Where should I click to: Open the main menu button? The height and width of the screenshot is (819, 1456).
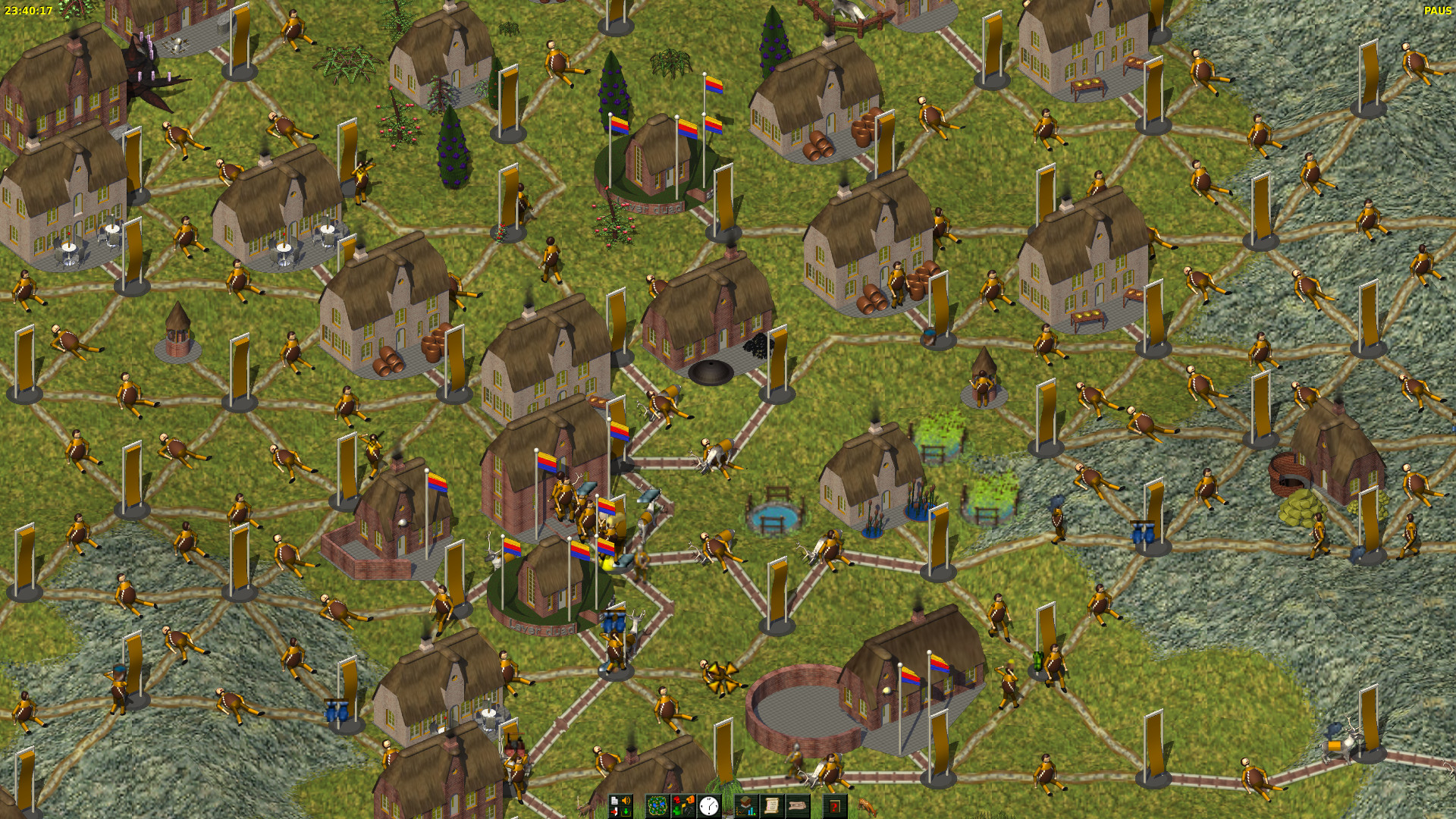pos(620,805)
